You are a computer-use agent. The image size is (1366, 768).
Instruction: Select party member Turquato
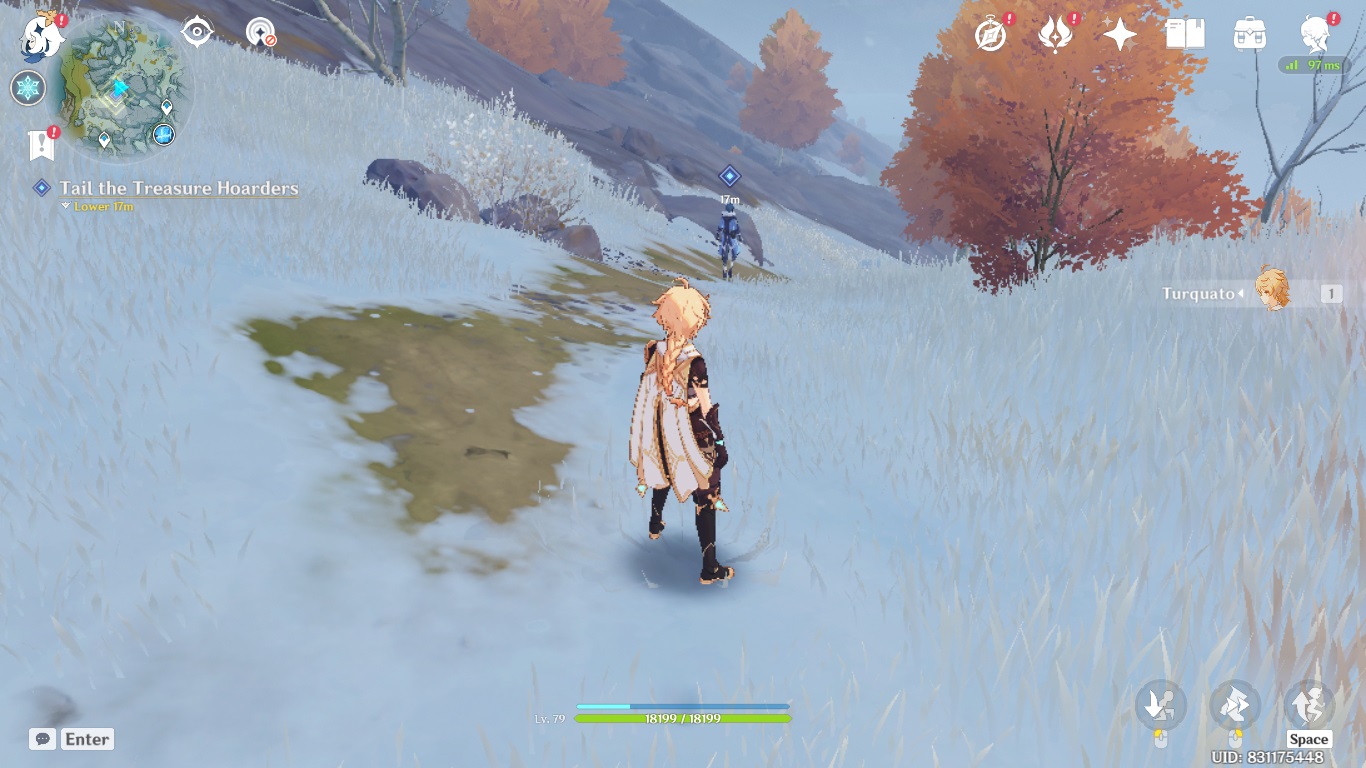click(x=1271, y=292)
